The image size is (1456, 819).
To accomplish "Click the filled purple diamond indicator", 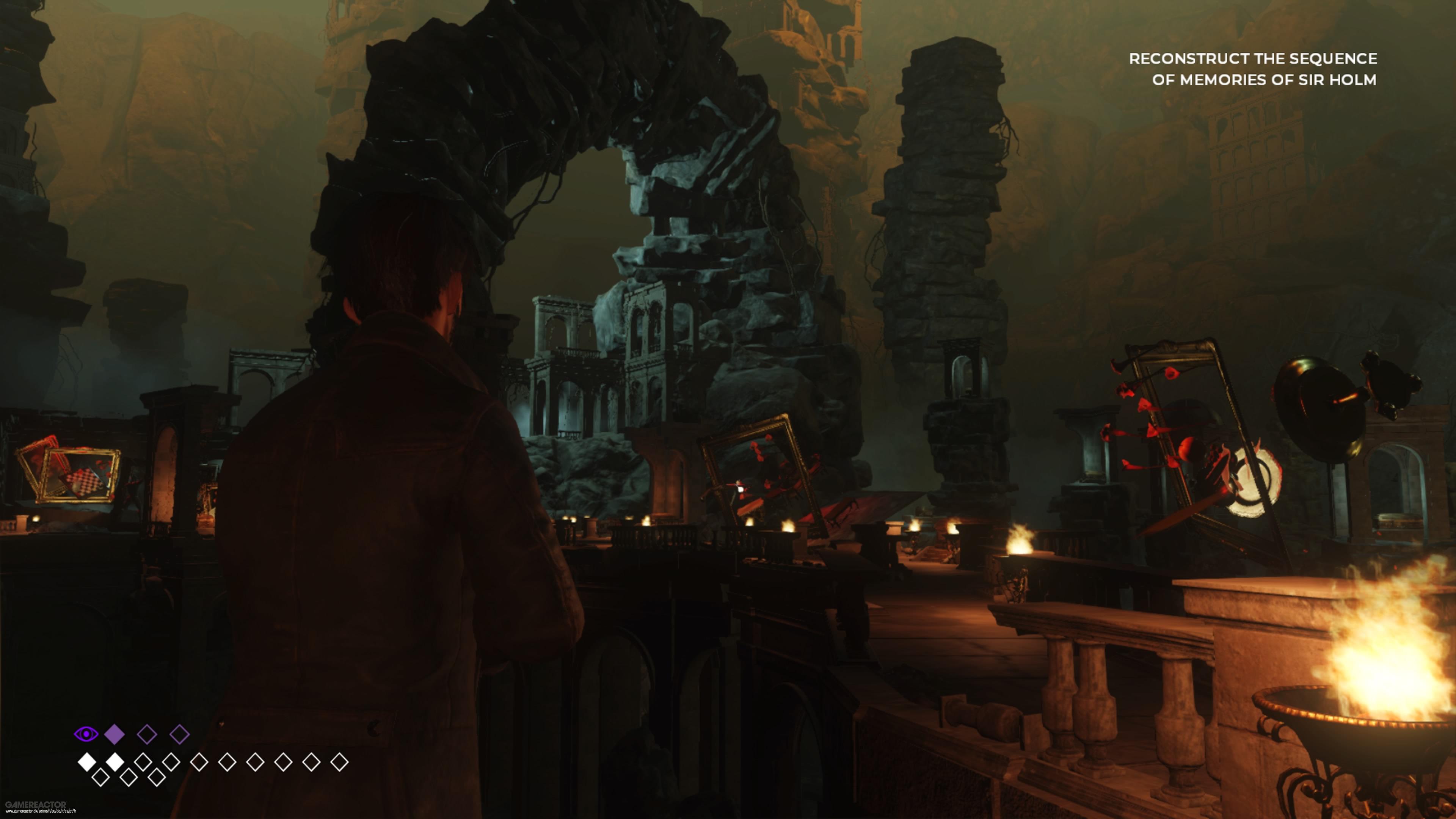I will click(115, 734).
